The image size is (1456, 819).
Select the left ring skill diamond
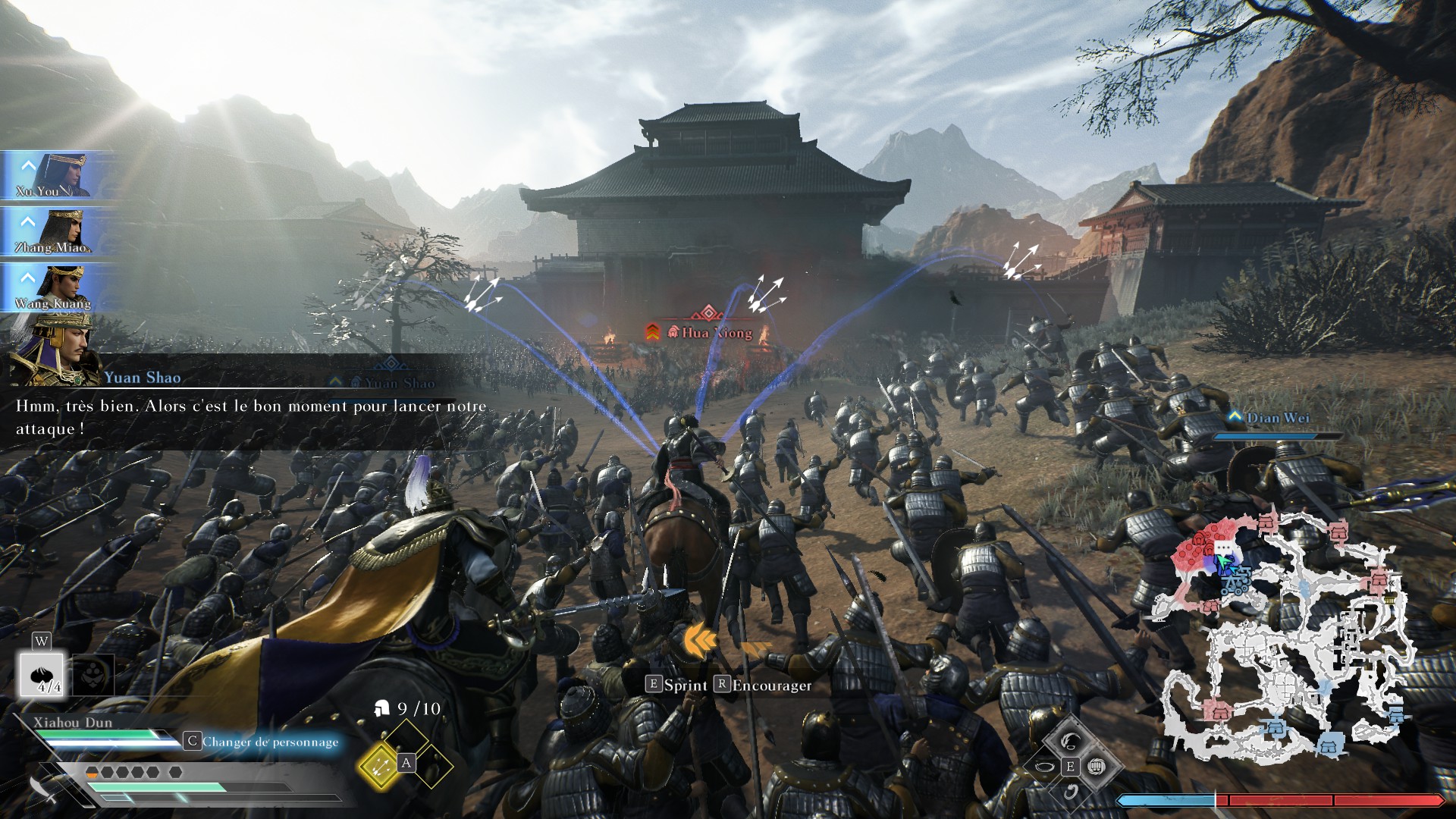1044,767
